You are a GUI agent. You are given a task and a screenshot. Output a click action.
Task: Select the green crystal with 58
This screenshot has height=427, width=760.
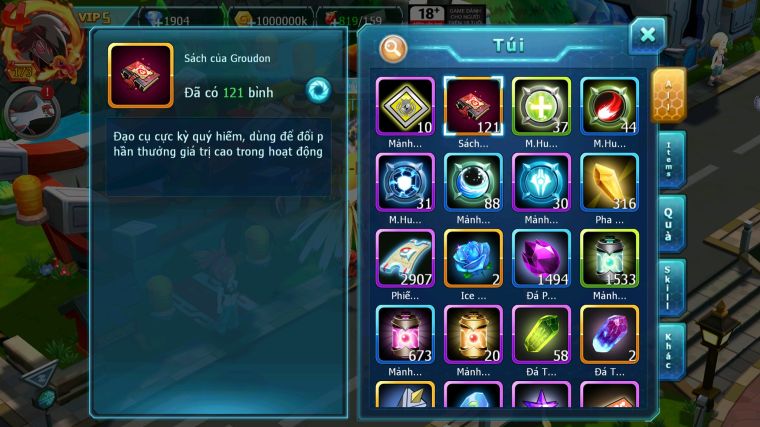tap(541, 333)
